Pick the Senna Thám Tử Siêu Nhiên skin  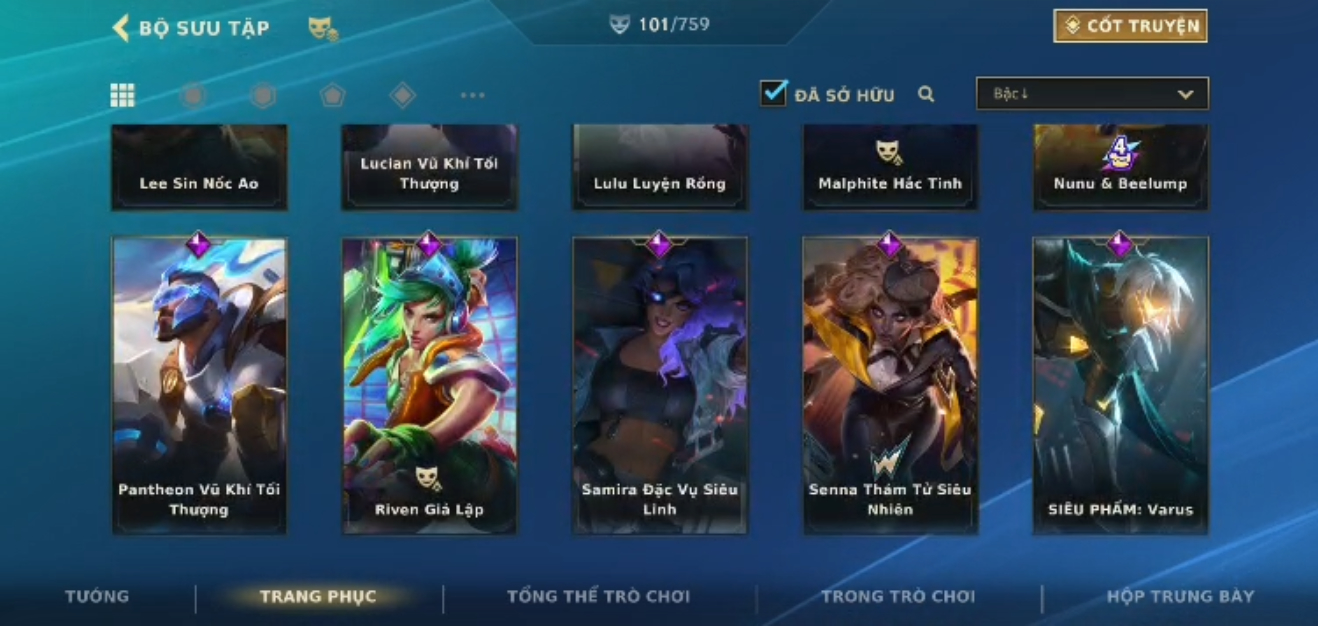point(890,385)
